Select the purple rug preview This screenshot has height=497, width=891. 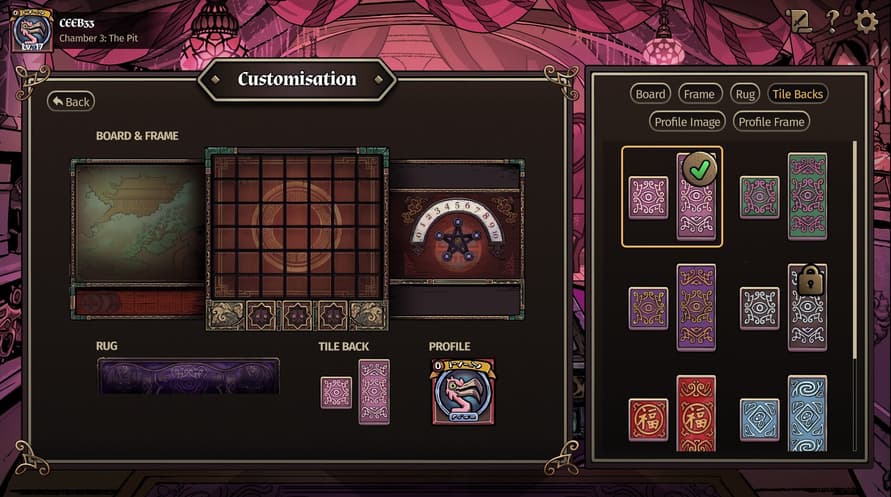(x=188, y=376)
